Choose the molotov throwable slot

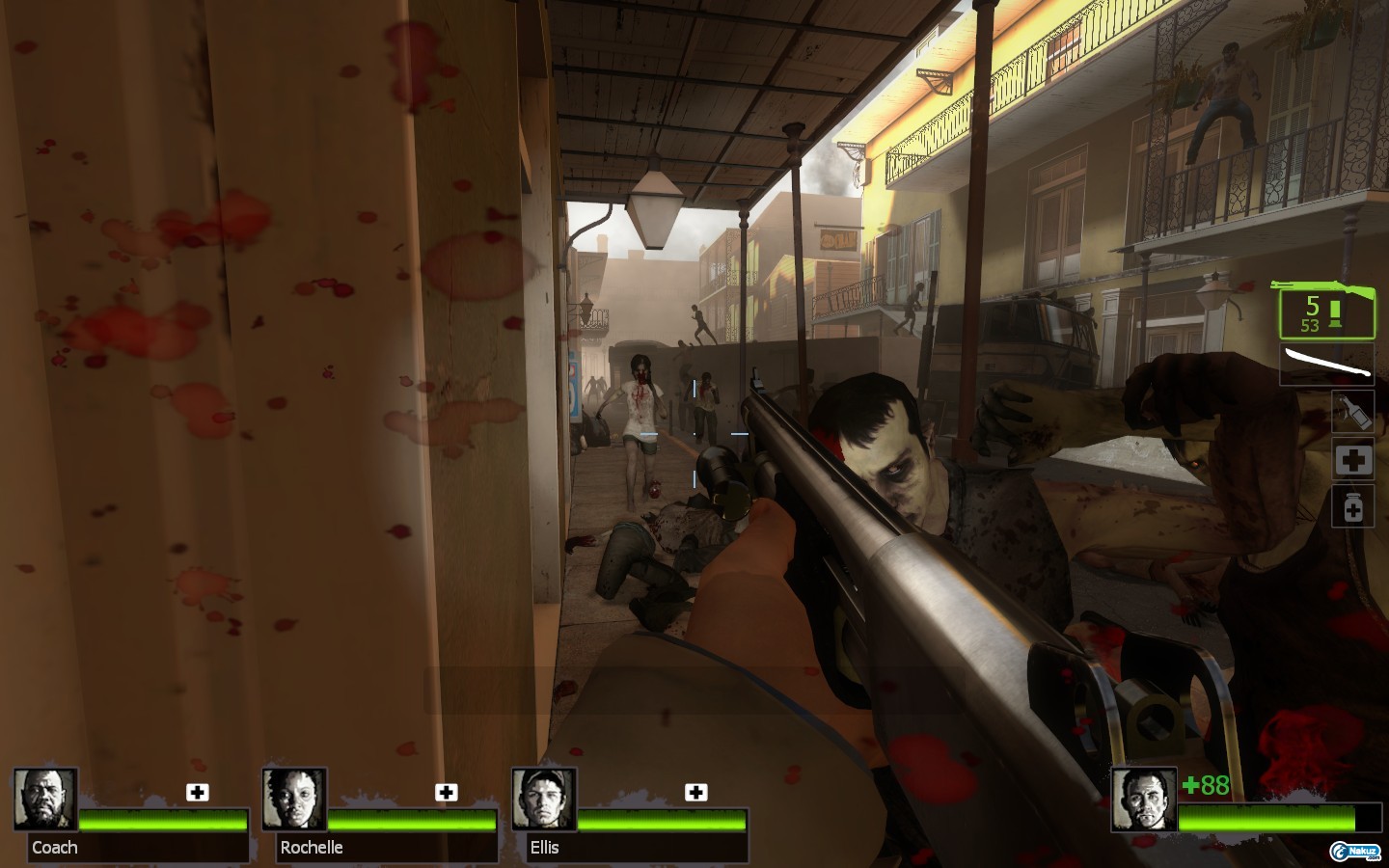pyautogui.click(x=1353, y=411)
